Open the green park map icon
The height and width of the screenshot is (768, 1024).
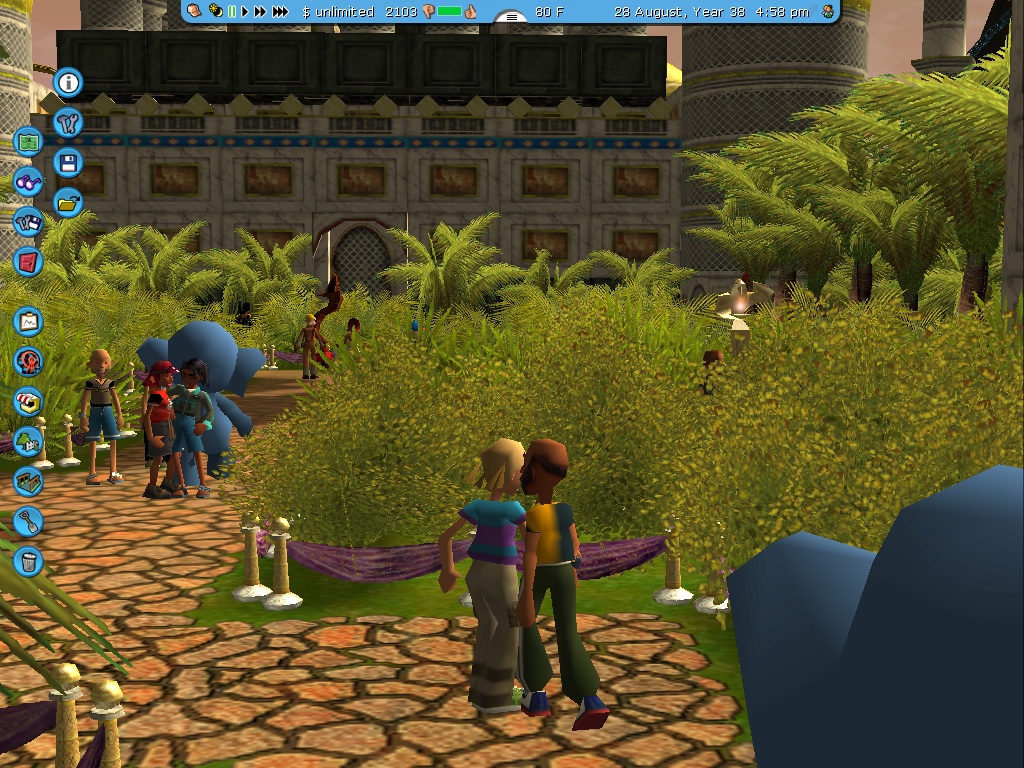click(x=28, y=141)
